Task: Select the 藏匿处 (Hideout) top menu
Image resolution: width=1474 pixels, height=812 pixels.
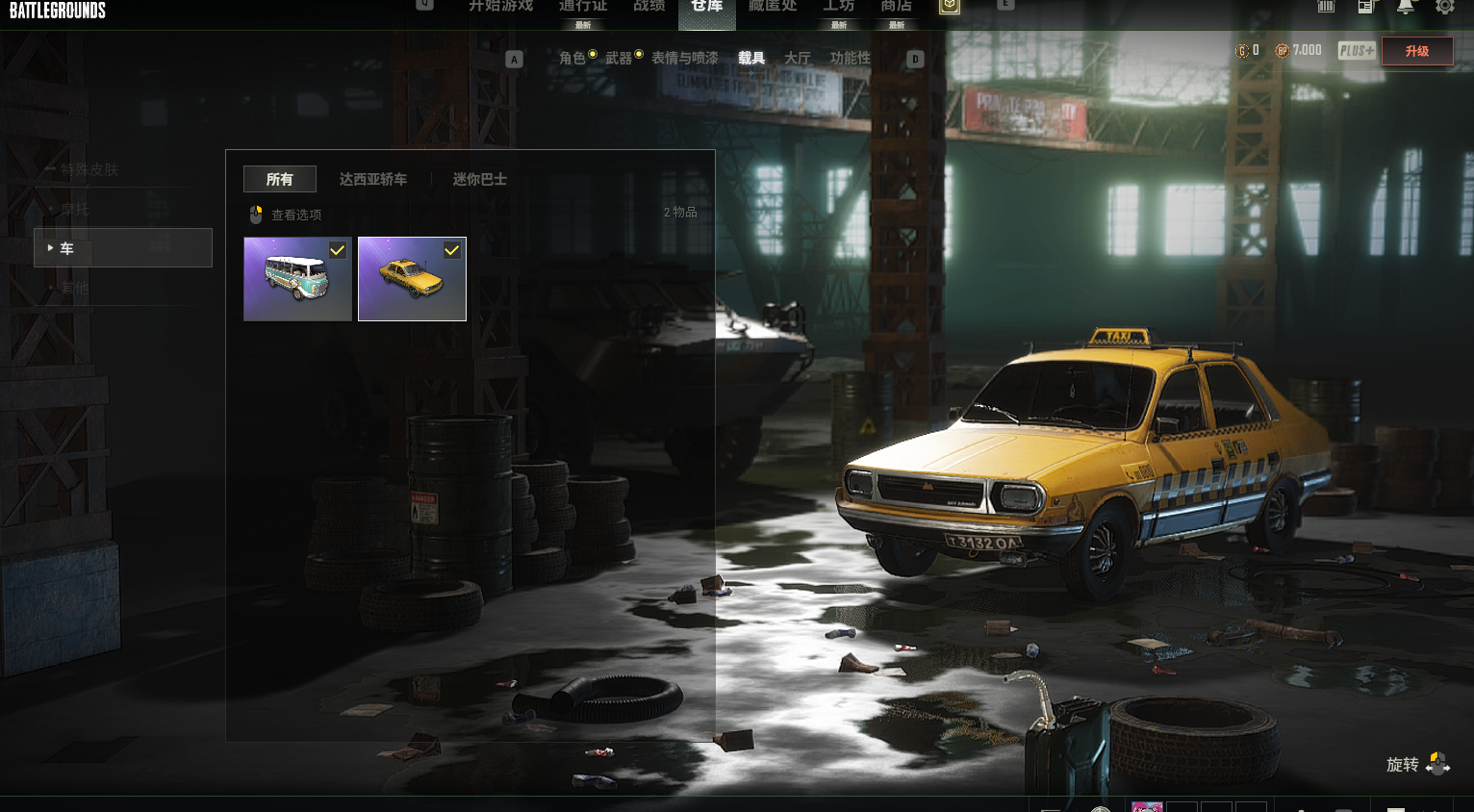Action: point(773,7)
